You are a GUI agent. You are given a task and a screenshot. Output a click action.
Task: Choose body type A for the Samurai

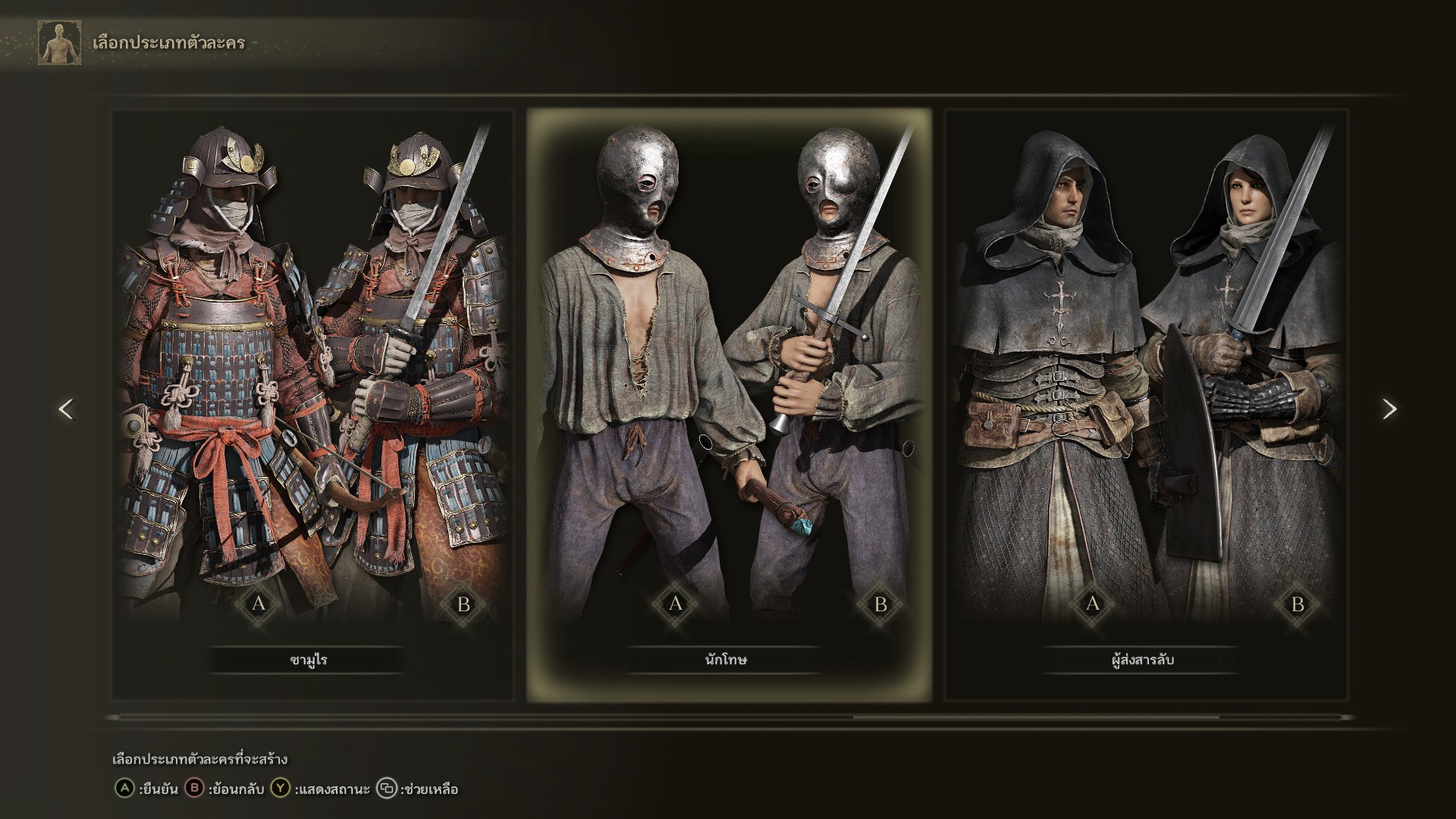(259, 604)
